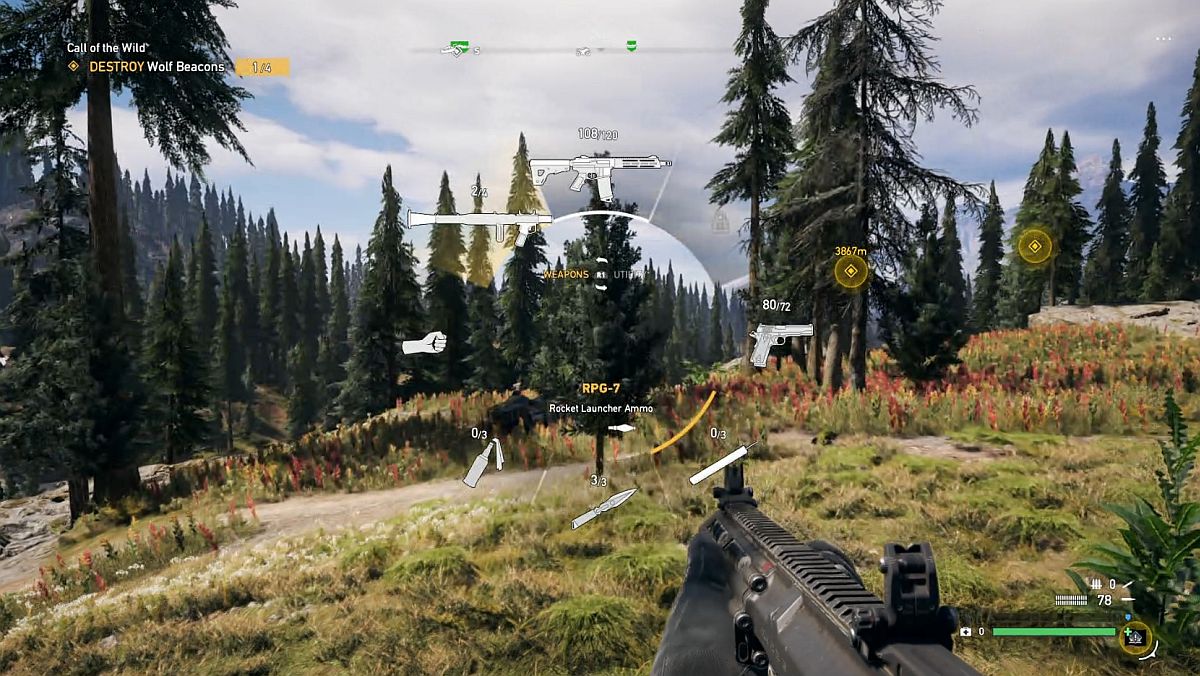
Task: Pick the throwing knife slot
Action: (x=604, y=508)
